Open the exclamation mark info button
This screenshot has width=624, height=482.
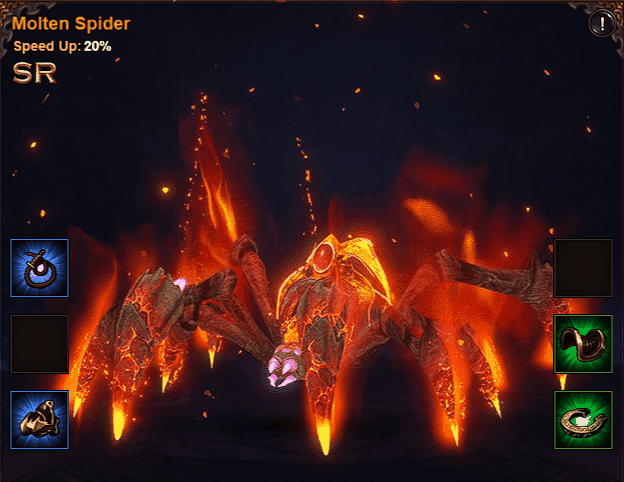[602, 23]
